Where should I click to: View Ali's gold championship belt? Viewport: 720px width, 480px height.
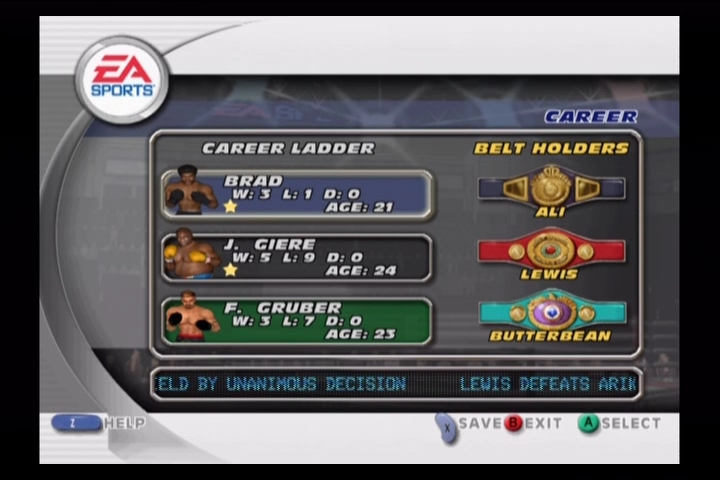(x=551, y=187)
